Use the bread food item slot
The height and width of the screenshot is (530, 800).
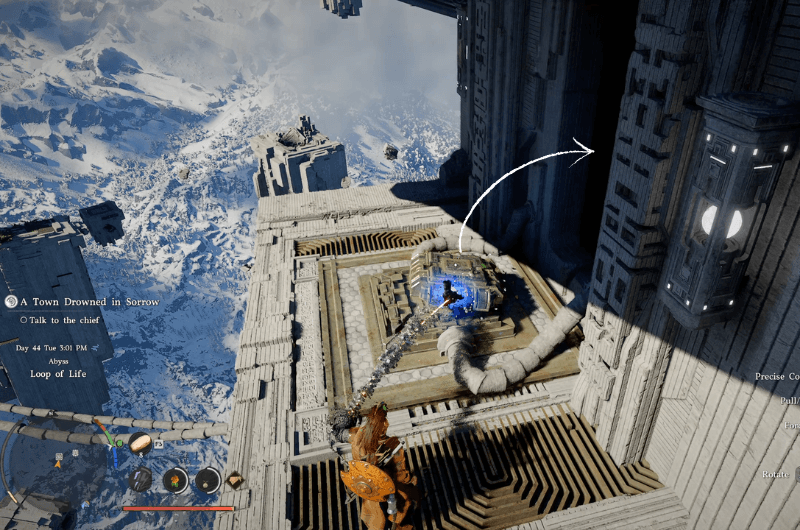[x=139, y=442]
